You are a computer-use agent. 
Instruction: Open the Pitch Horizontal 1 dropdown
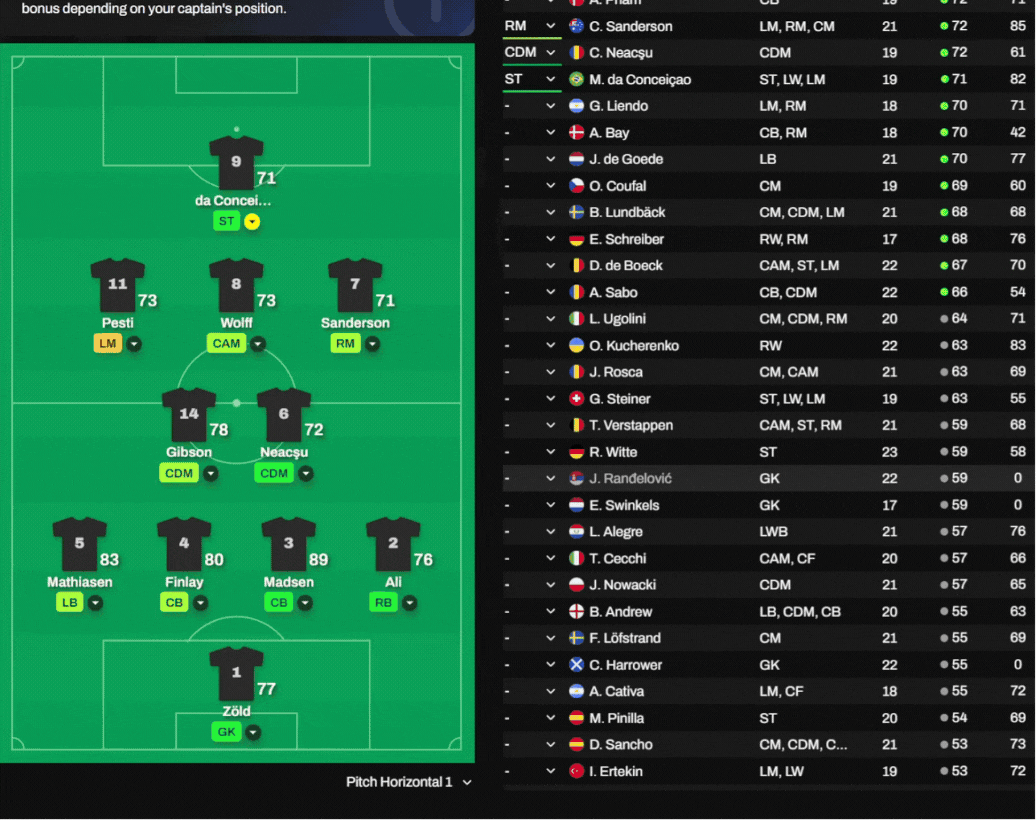coord(409,782)
